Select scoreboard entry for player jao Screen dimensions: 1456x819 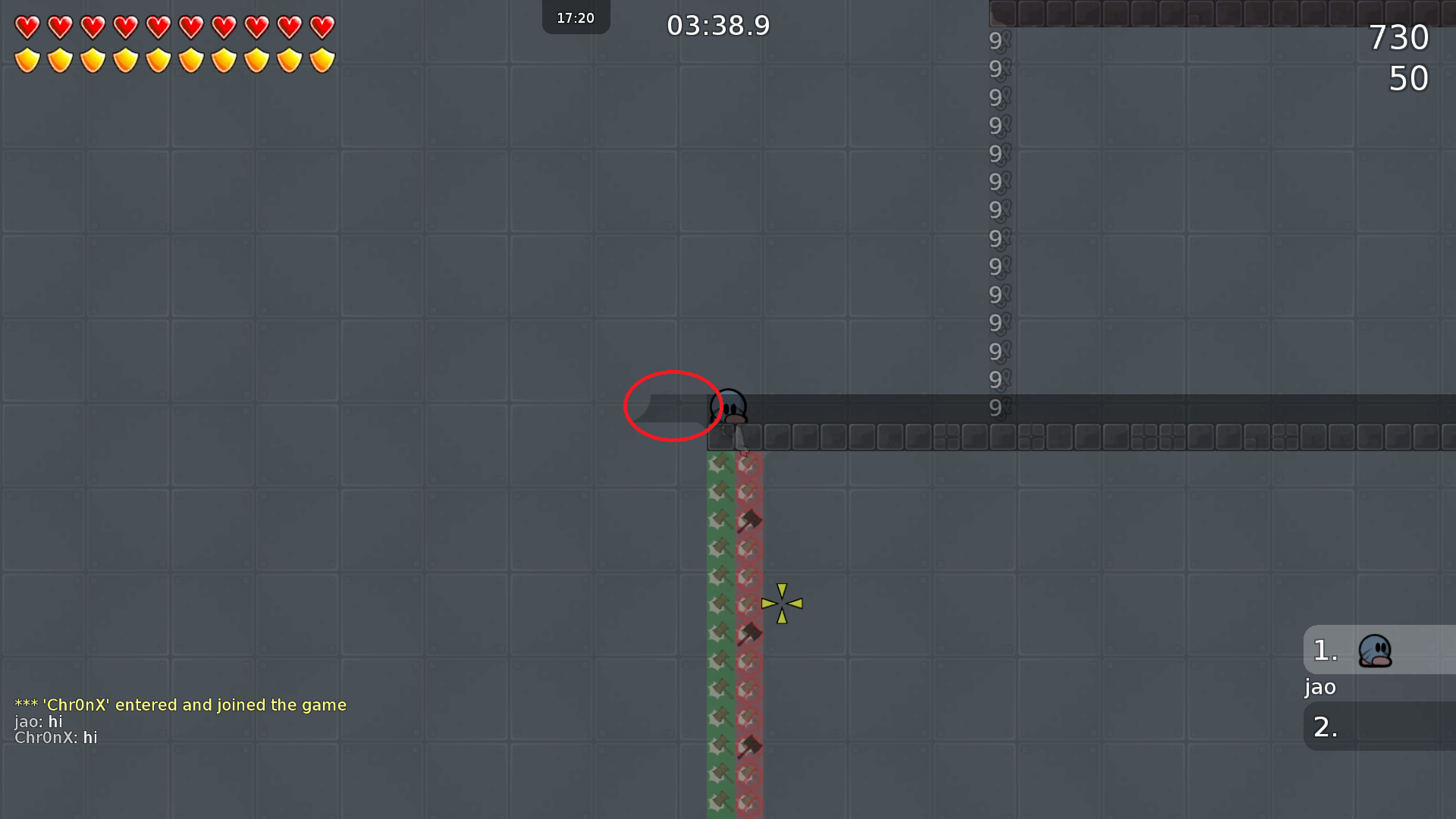(x=1319, y=687)
